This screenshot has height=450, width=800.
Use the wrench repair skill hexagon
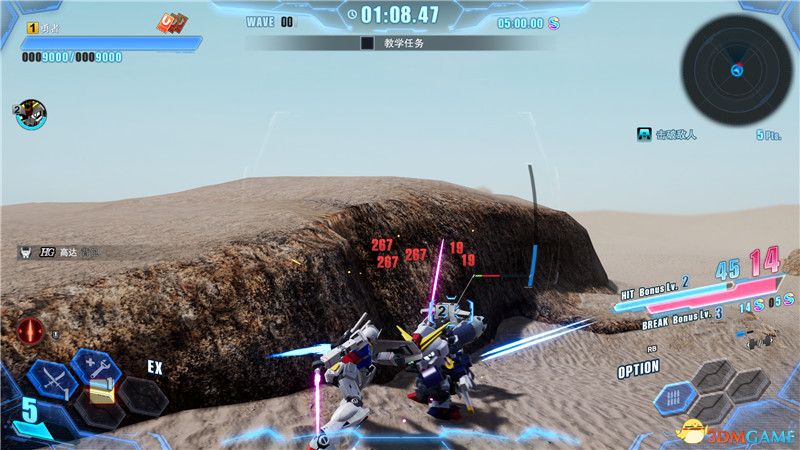click(95, 367)
